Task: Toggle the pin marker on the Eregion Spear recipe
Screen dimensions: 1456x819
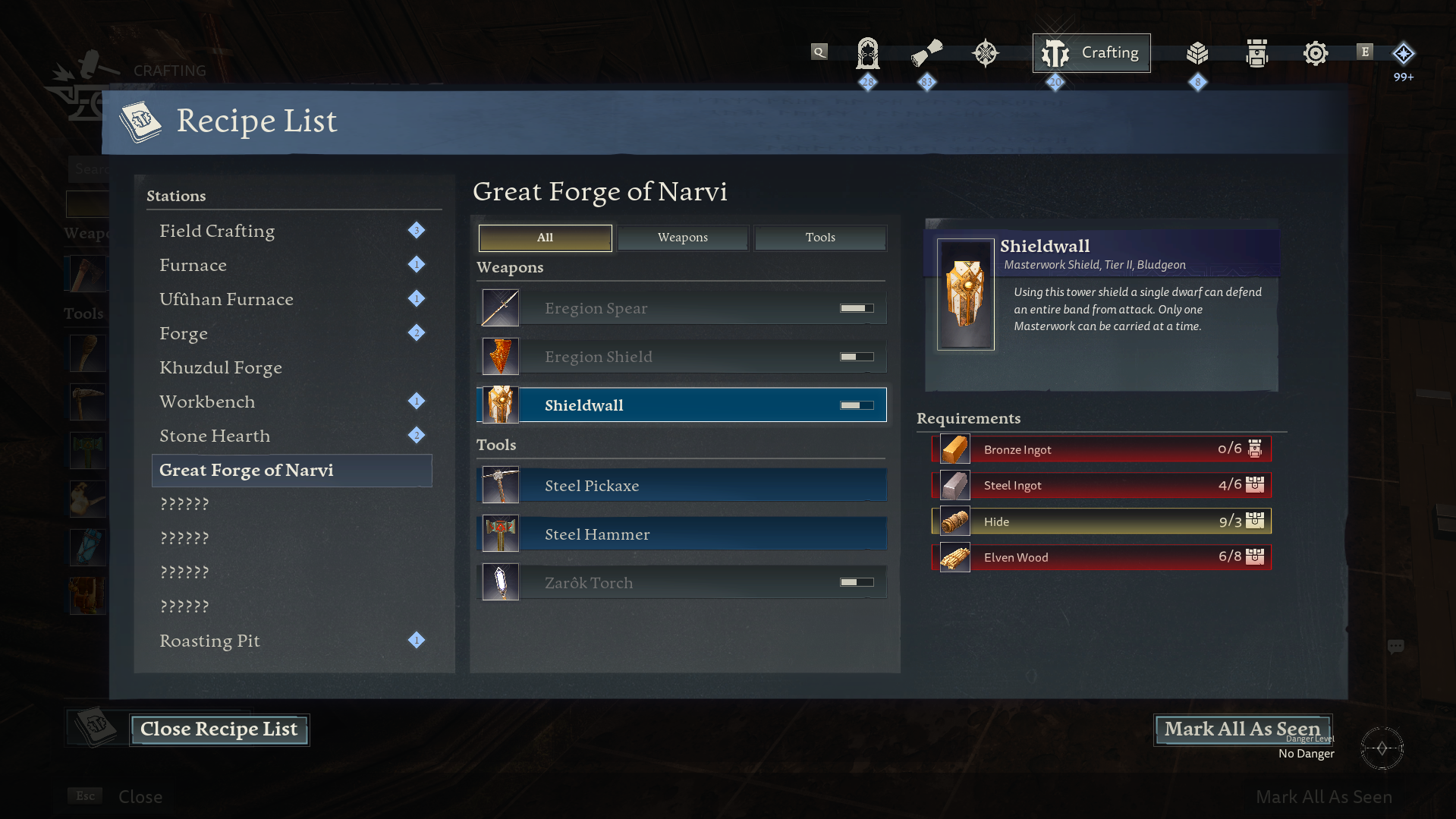Action: pos(857,307)
